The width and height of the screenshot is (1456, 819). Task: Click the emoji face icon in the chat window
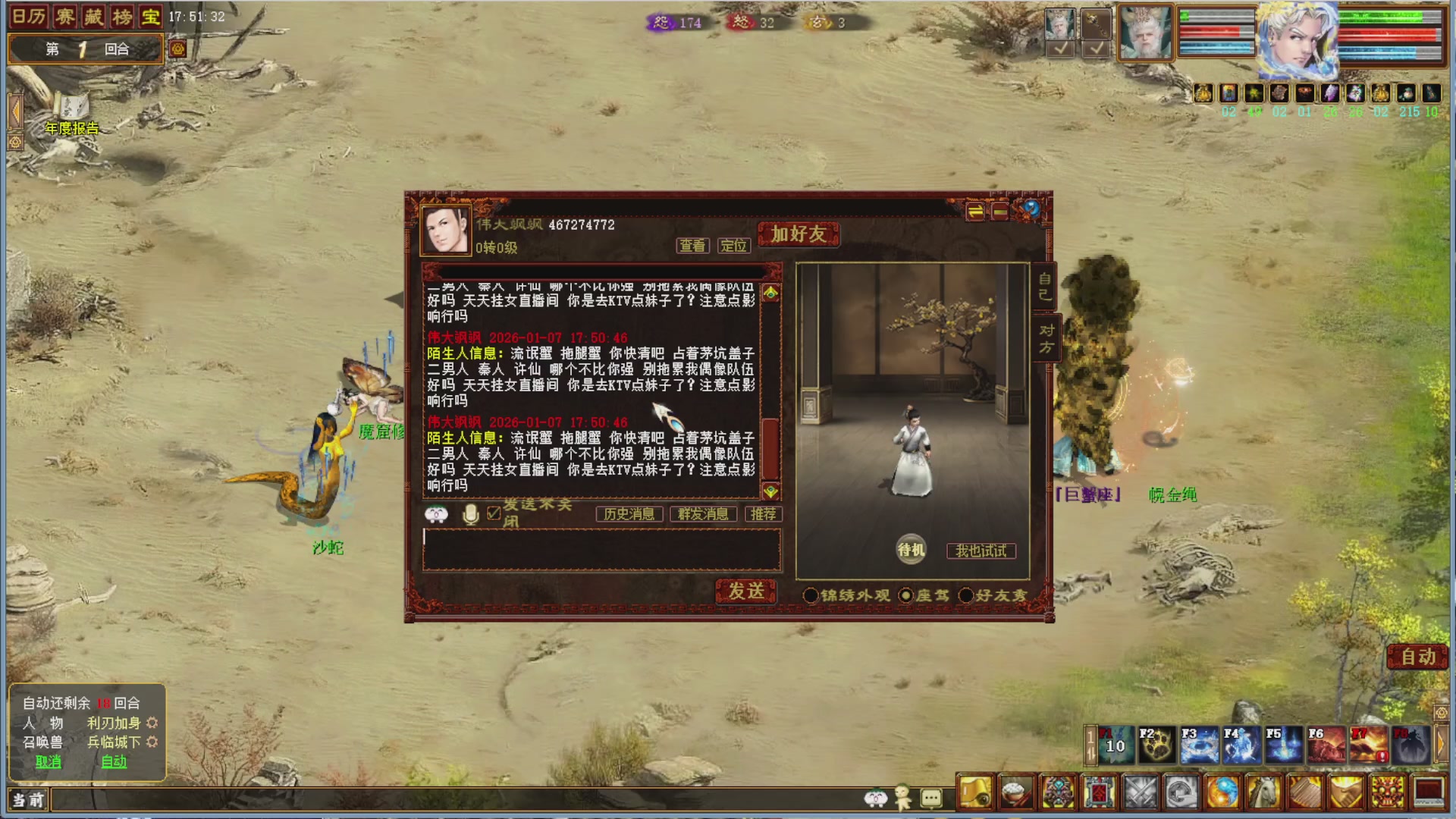[x=435, y=514]
